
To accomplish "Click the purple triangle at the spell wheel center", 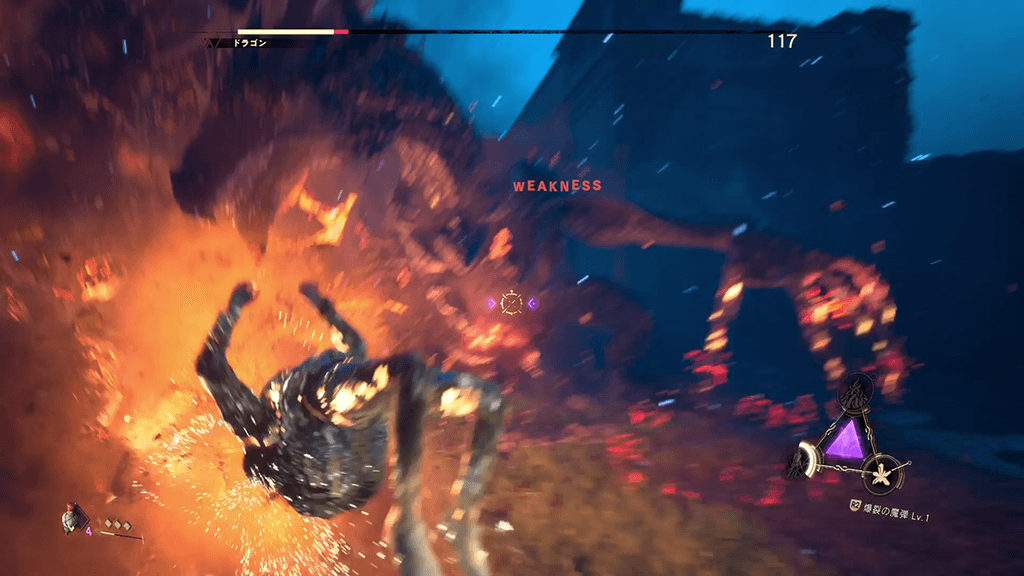I will tap(847, 441).
